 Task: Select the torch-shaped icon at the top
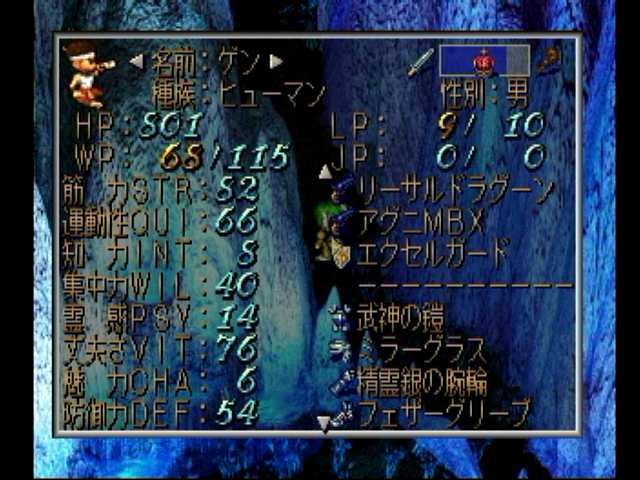point(549,61)
